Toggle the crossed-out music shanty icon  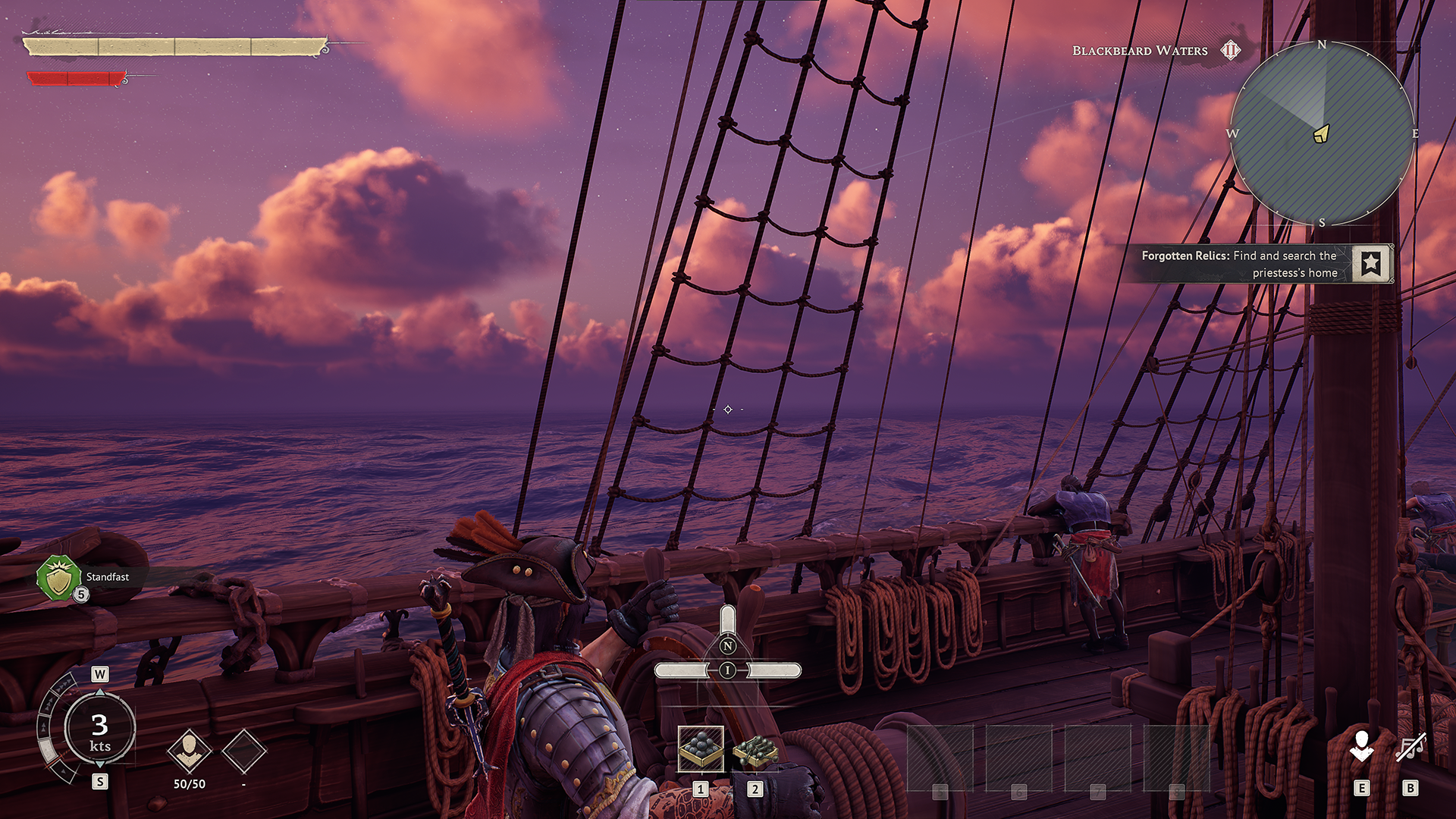point(1410,748)
